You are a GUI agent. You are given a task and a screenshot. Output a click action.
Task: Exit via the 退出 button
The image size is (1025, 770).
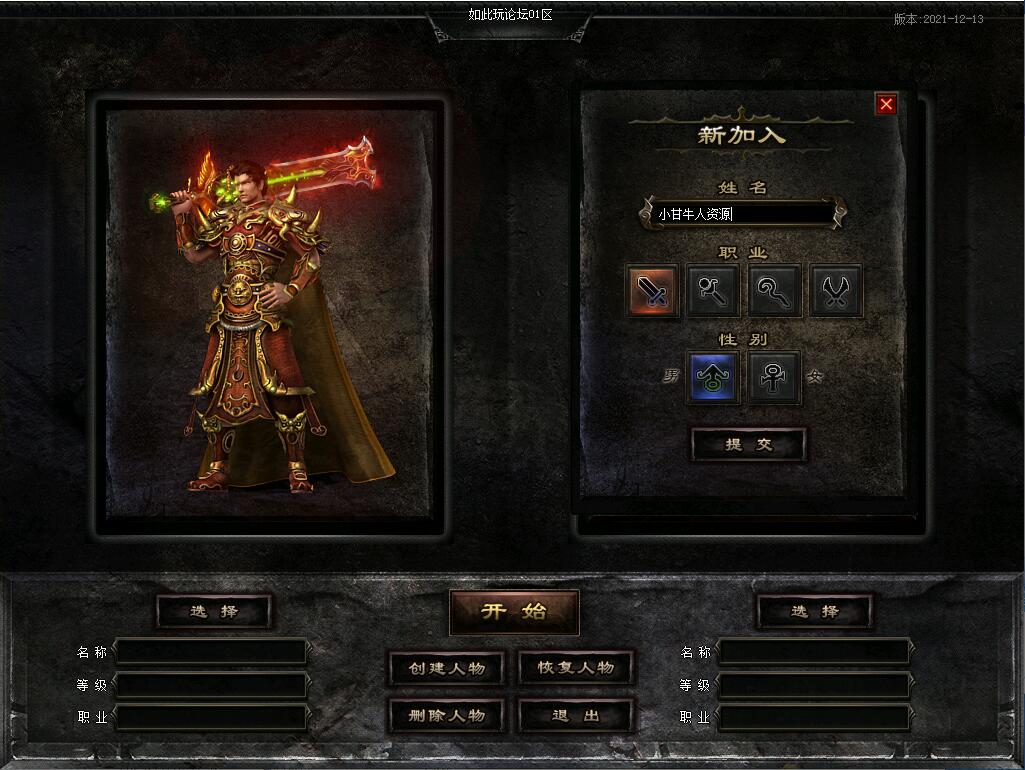(576, 716)
